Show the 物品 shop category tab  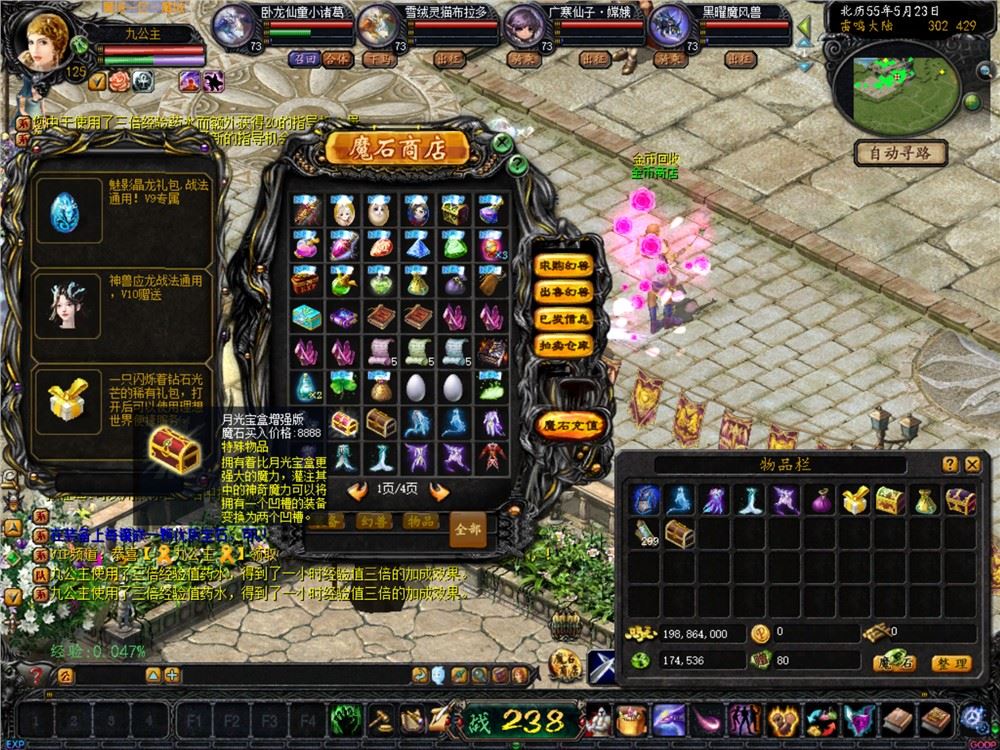[418, 521]
